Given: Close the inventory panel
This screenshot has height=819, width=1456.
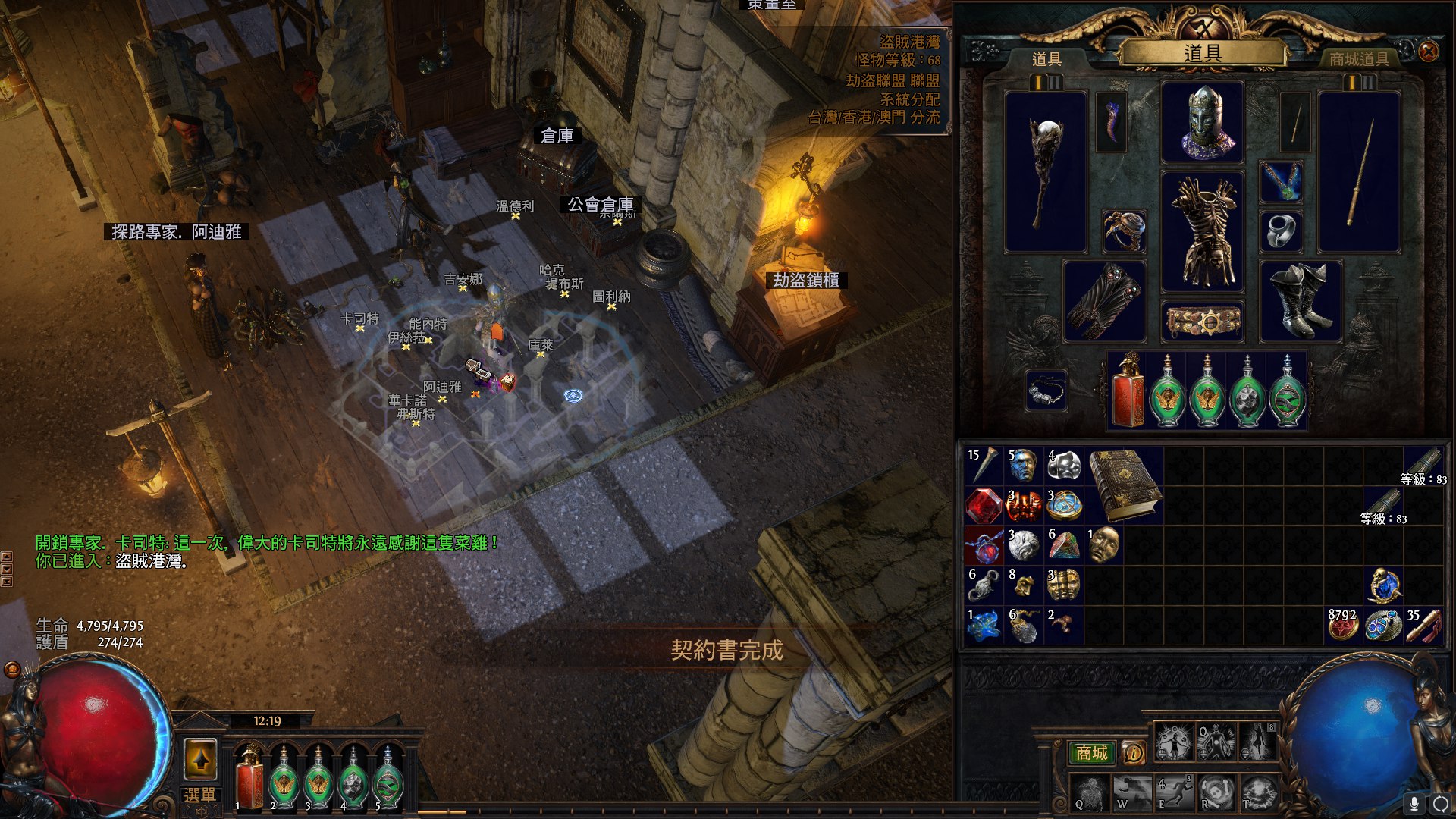Looking at the screenshot, I should 1428,51.
